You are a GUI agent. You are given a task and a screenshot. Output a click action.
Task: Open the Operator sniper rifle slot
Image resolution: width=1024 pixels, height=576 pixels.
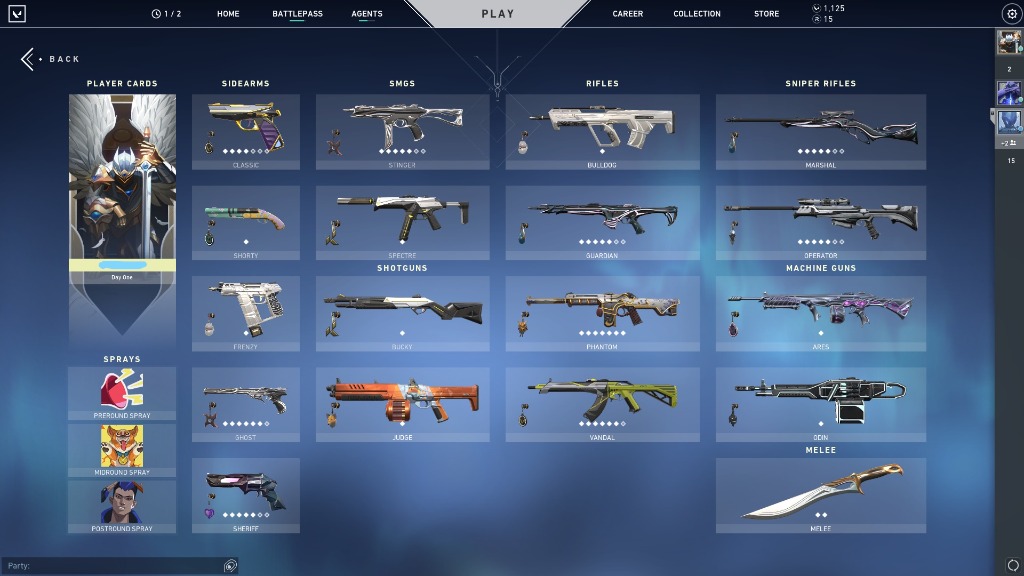(x=820, y=222)
